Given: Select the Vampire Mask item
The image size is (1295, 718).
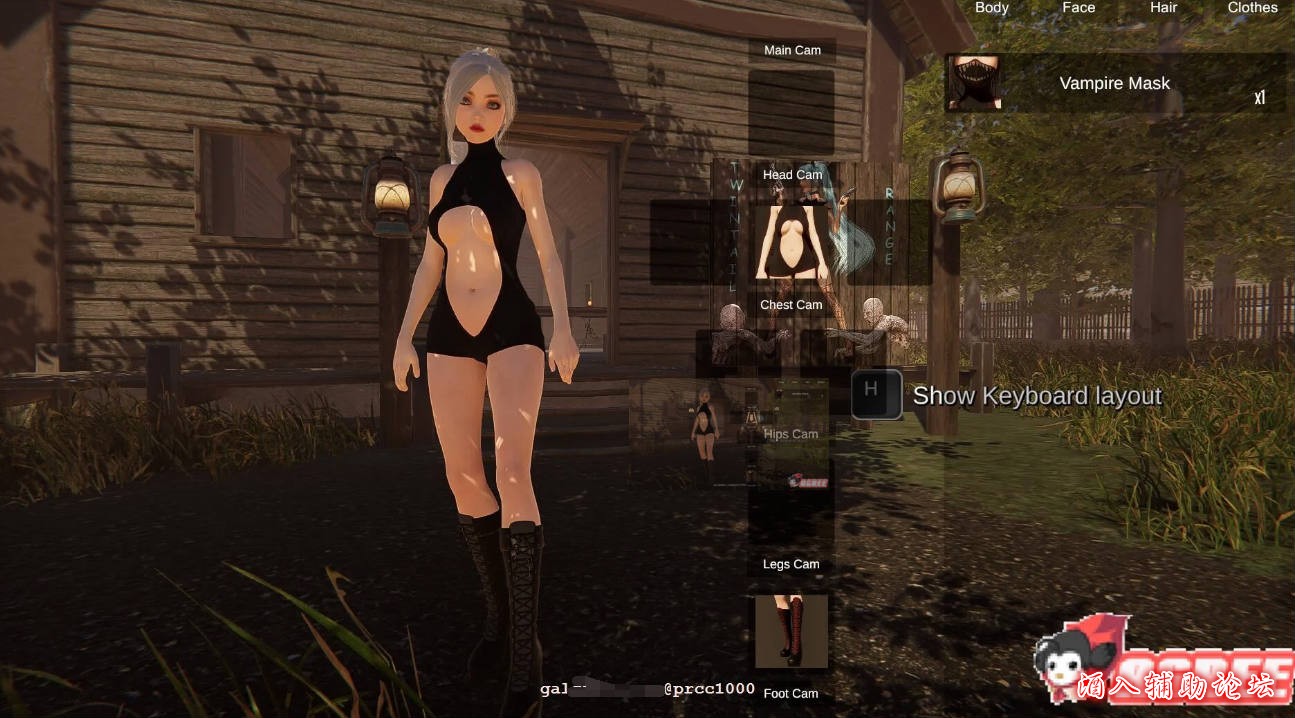Looking at the screenshot, I should tap(1114, 83).
